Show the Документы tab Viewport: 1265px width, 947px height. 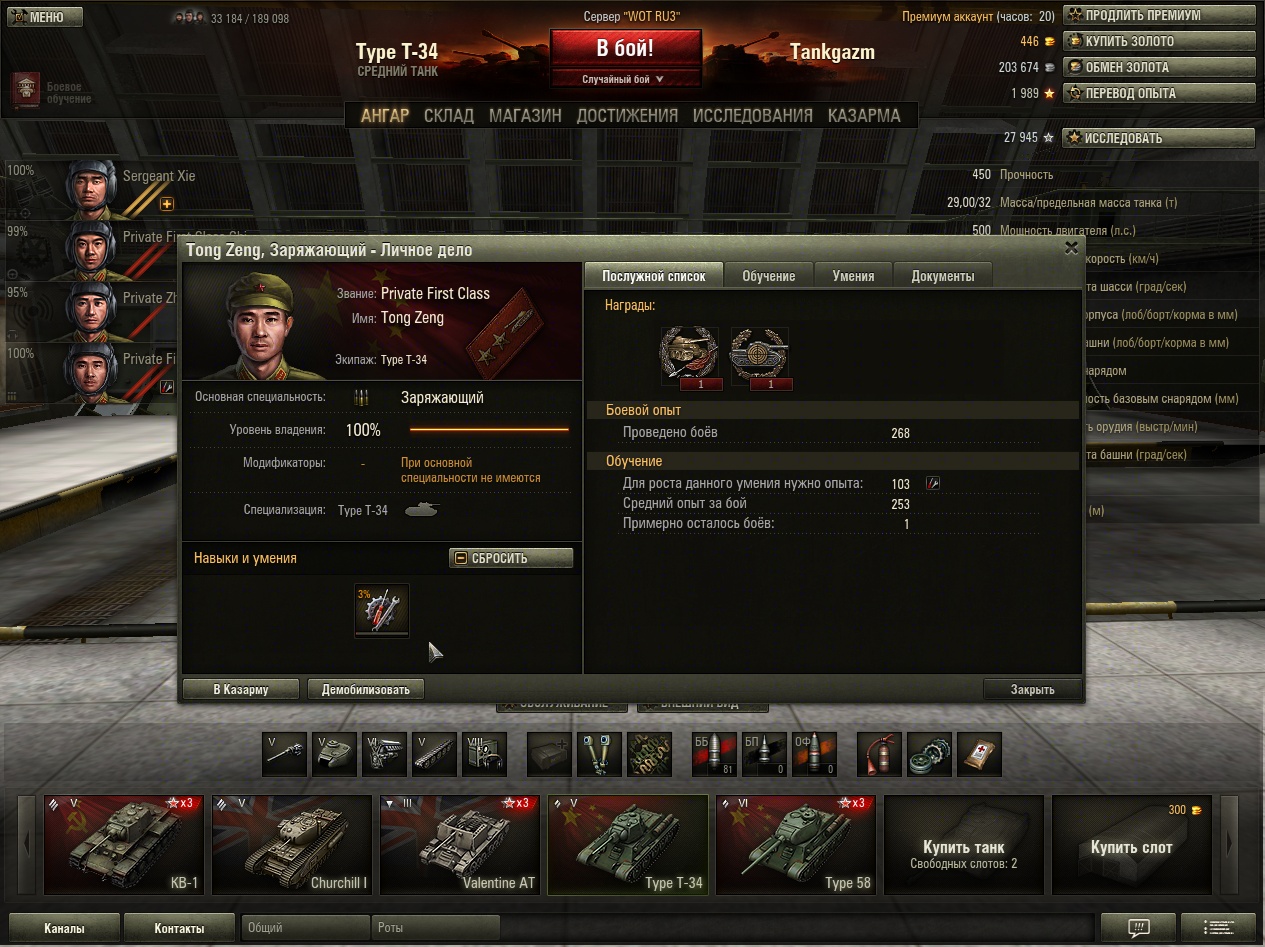[x=942, y=276]
